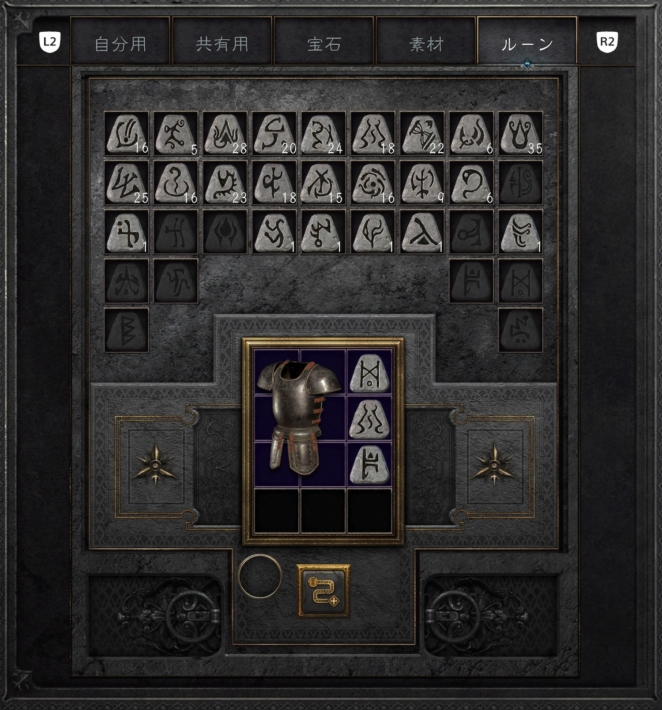Select the rune stack showing 28
Image resolution: width=662 pixels, height=710 pixels.
[225, 132]
